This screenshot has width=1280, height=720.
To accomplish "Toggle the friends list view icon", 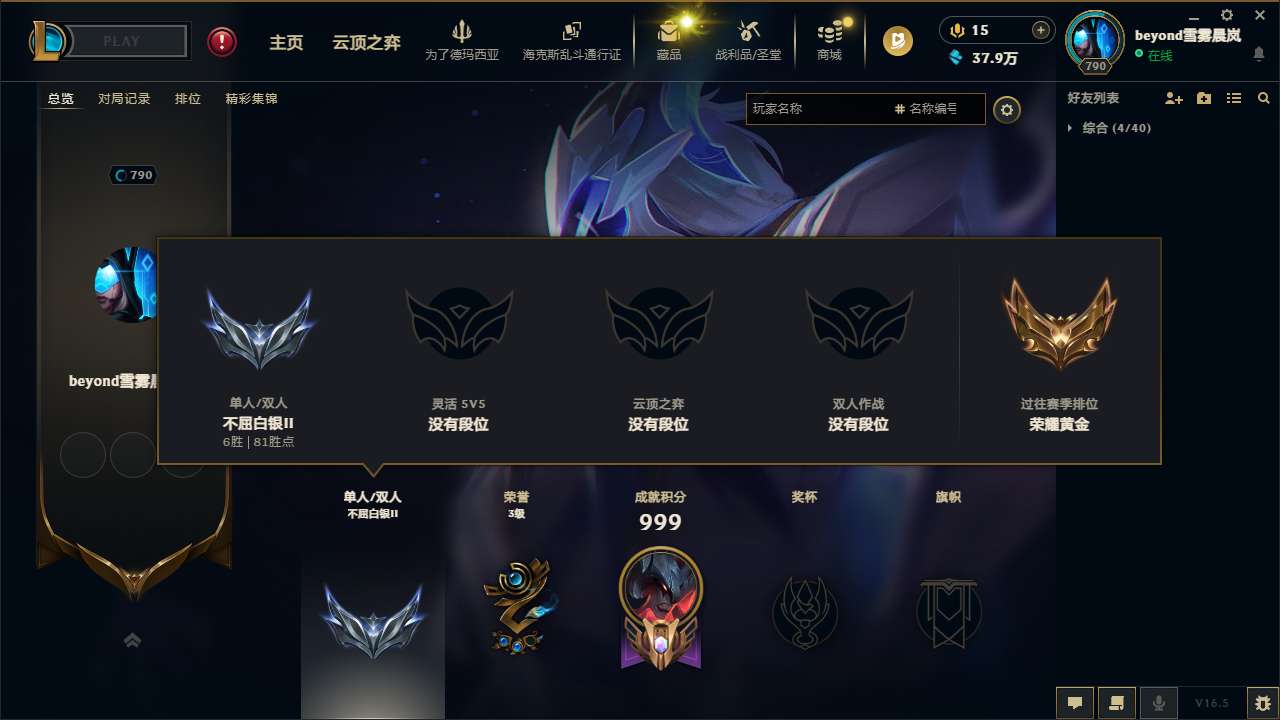I will (1234, 98).
